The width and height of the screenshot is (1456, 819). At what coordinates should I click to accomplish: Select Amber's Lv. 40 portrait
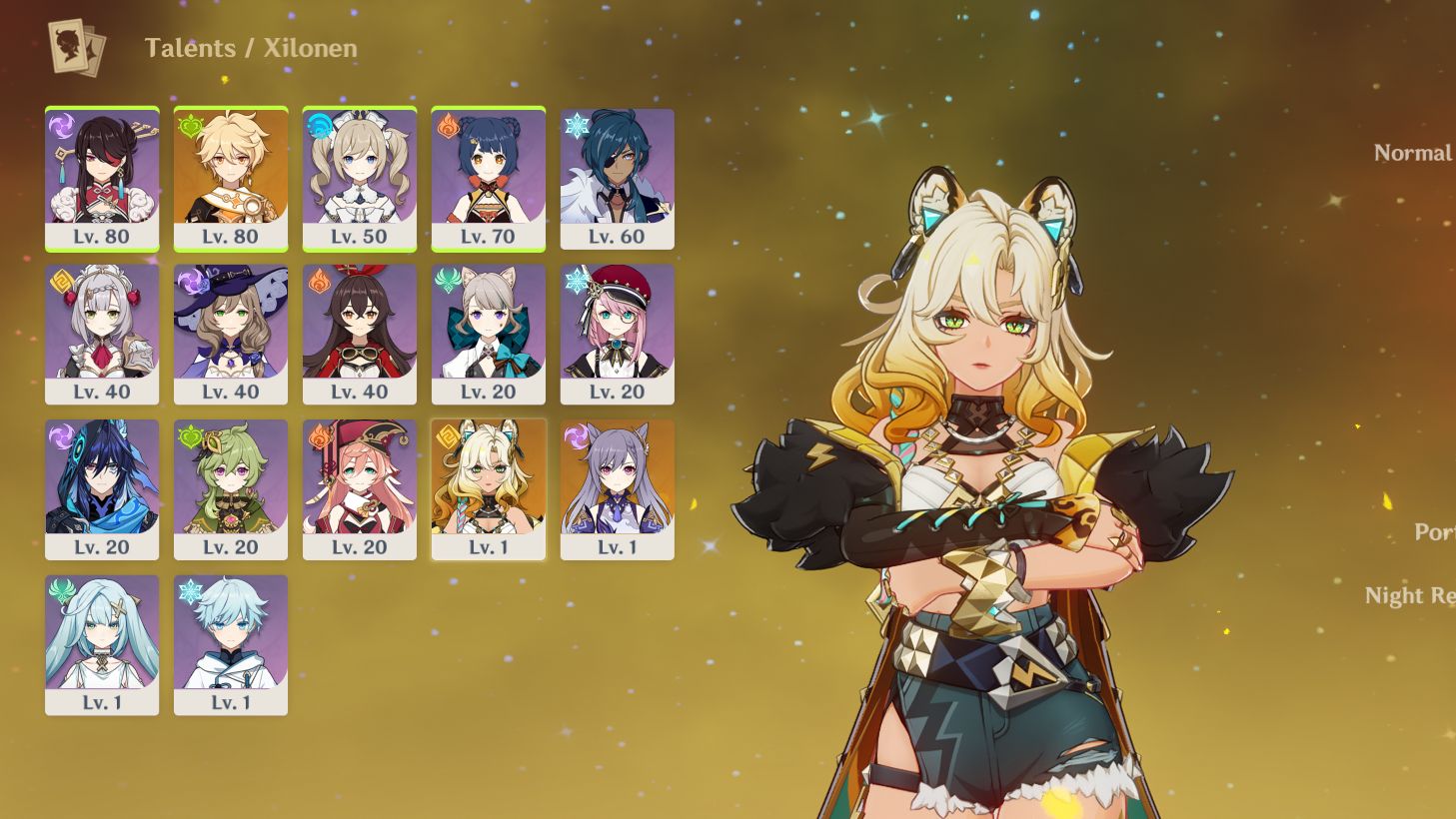click(360, 333)
